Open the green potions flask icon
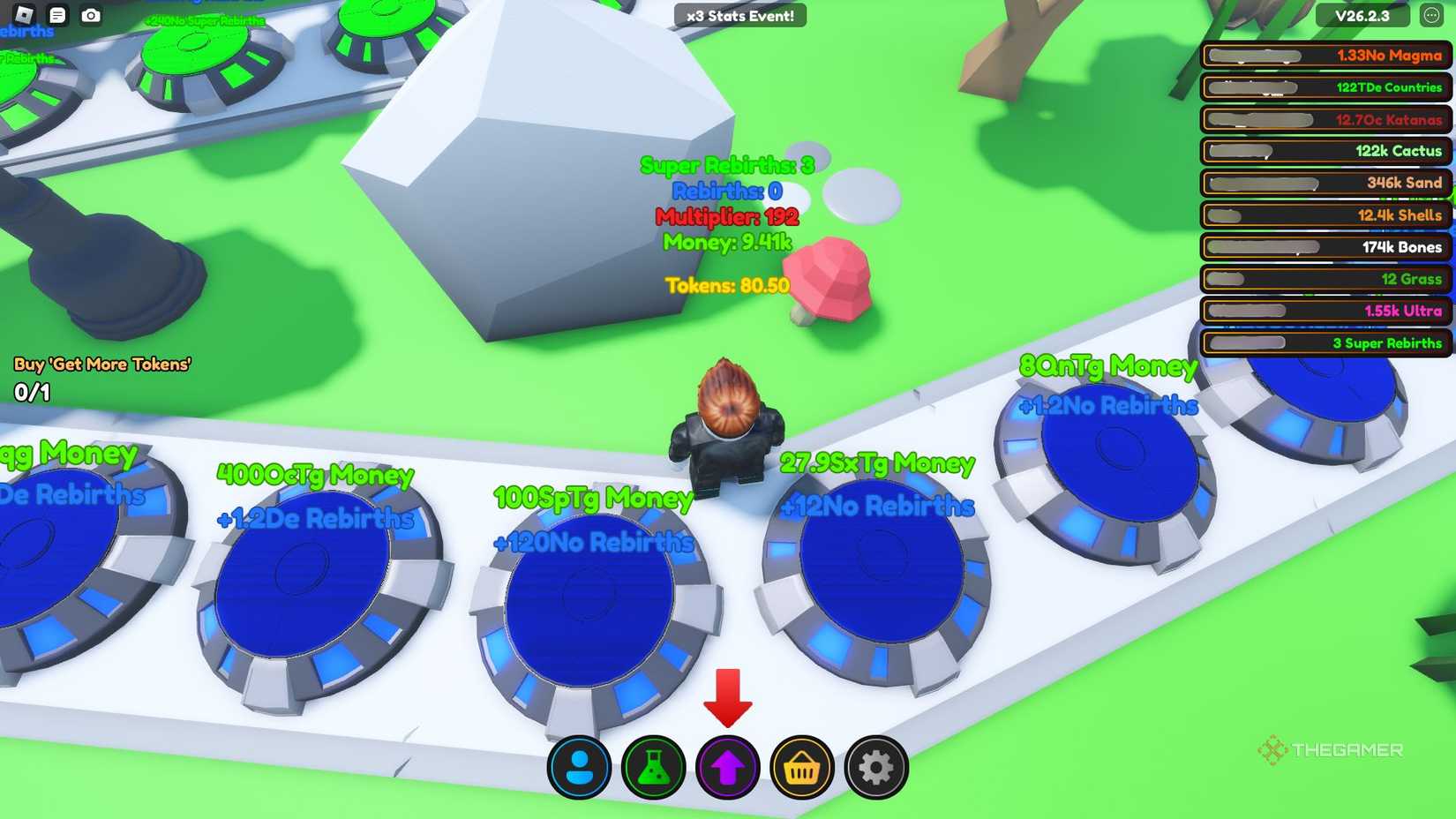The width and height of the screenshot is (1456, 819). [x=654, y=767]
